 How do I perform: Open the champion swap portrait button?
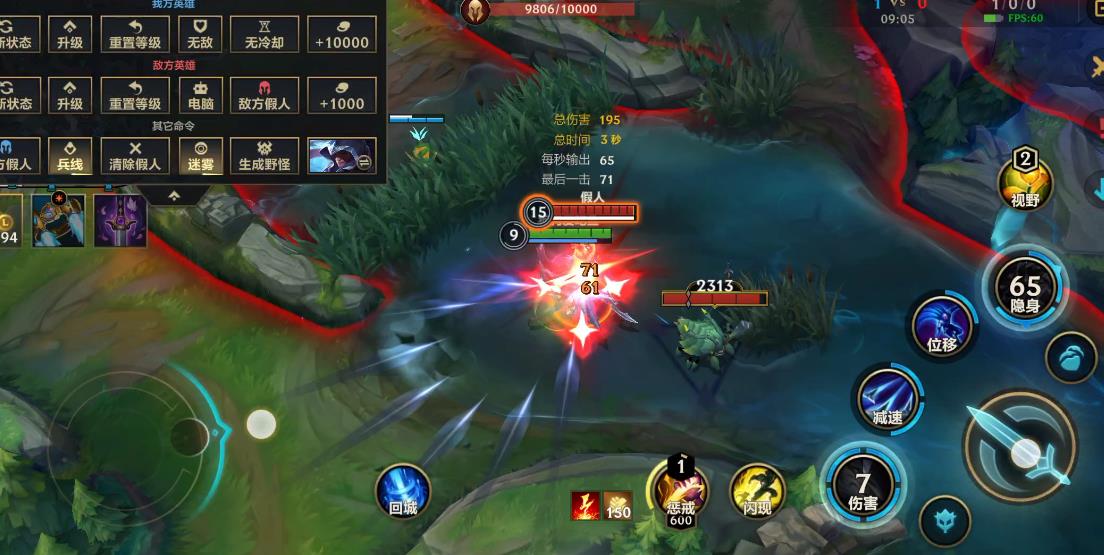342,155
